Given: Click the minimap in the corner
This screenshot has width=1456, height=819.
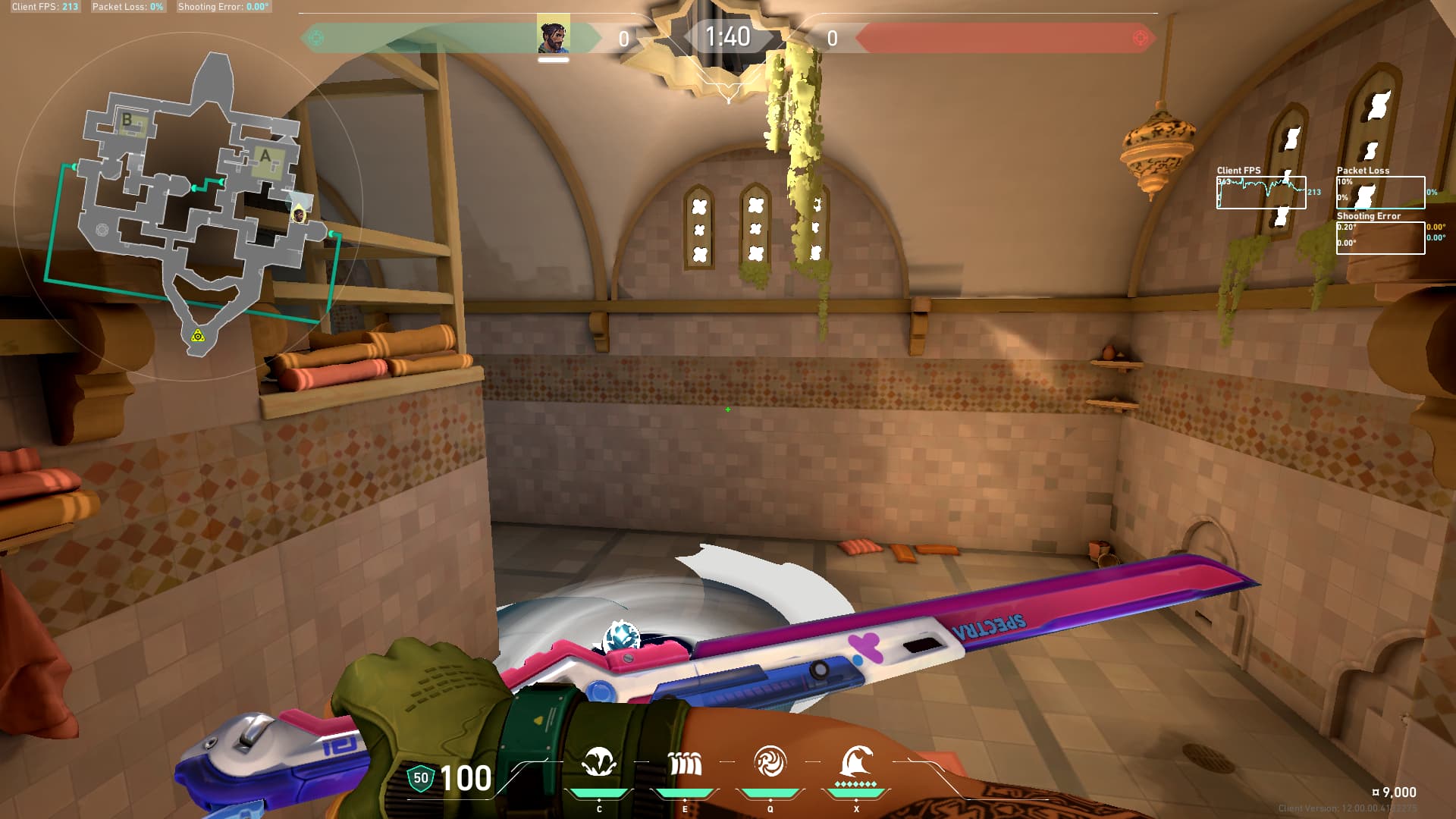Looking at the screenshot, I should [190, 205].
